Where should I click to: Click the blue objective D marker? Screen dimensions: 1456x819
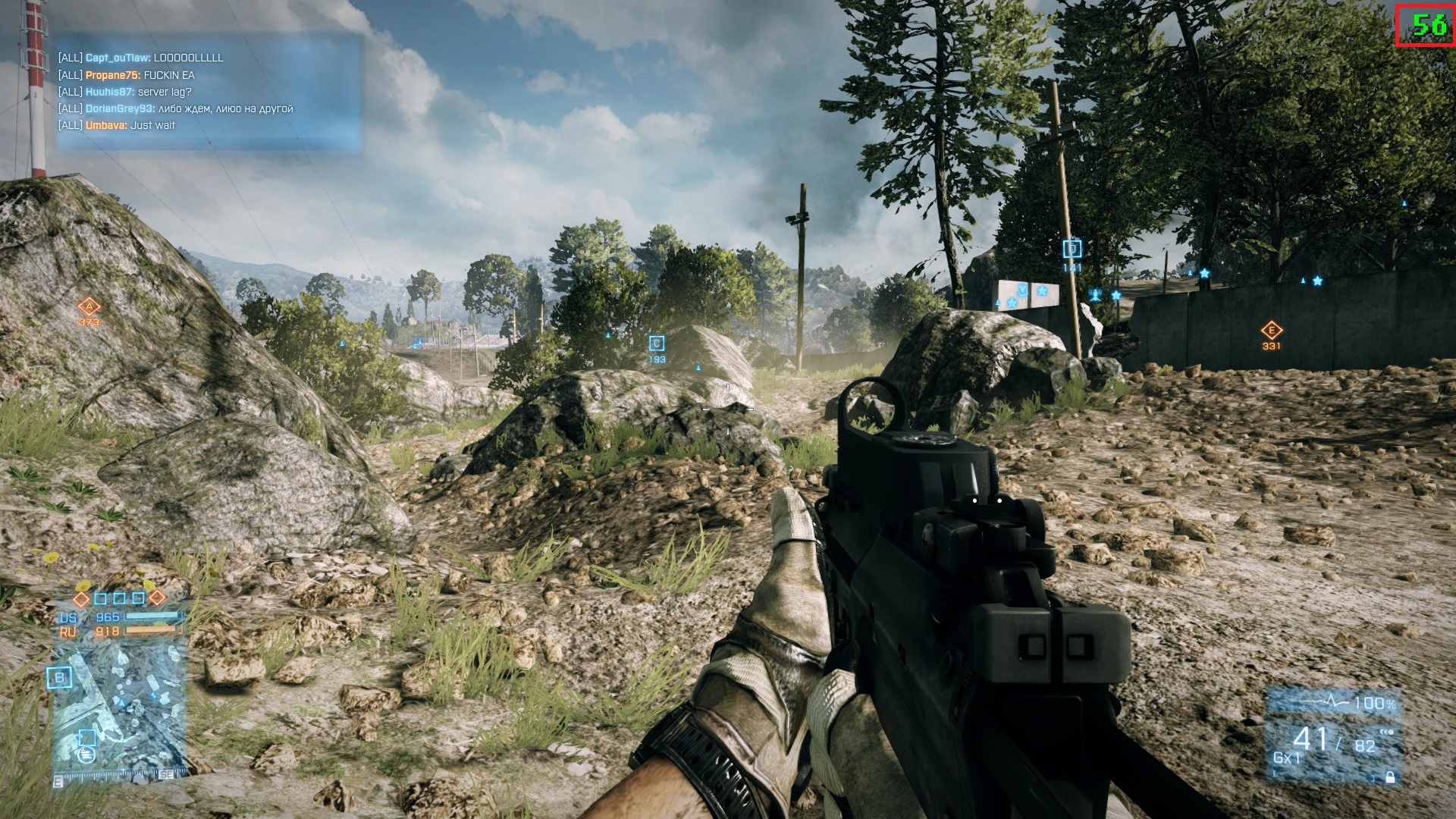1072,249
